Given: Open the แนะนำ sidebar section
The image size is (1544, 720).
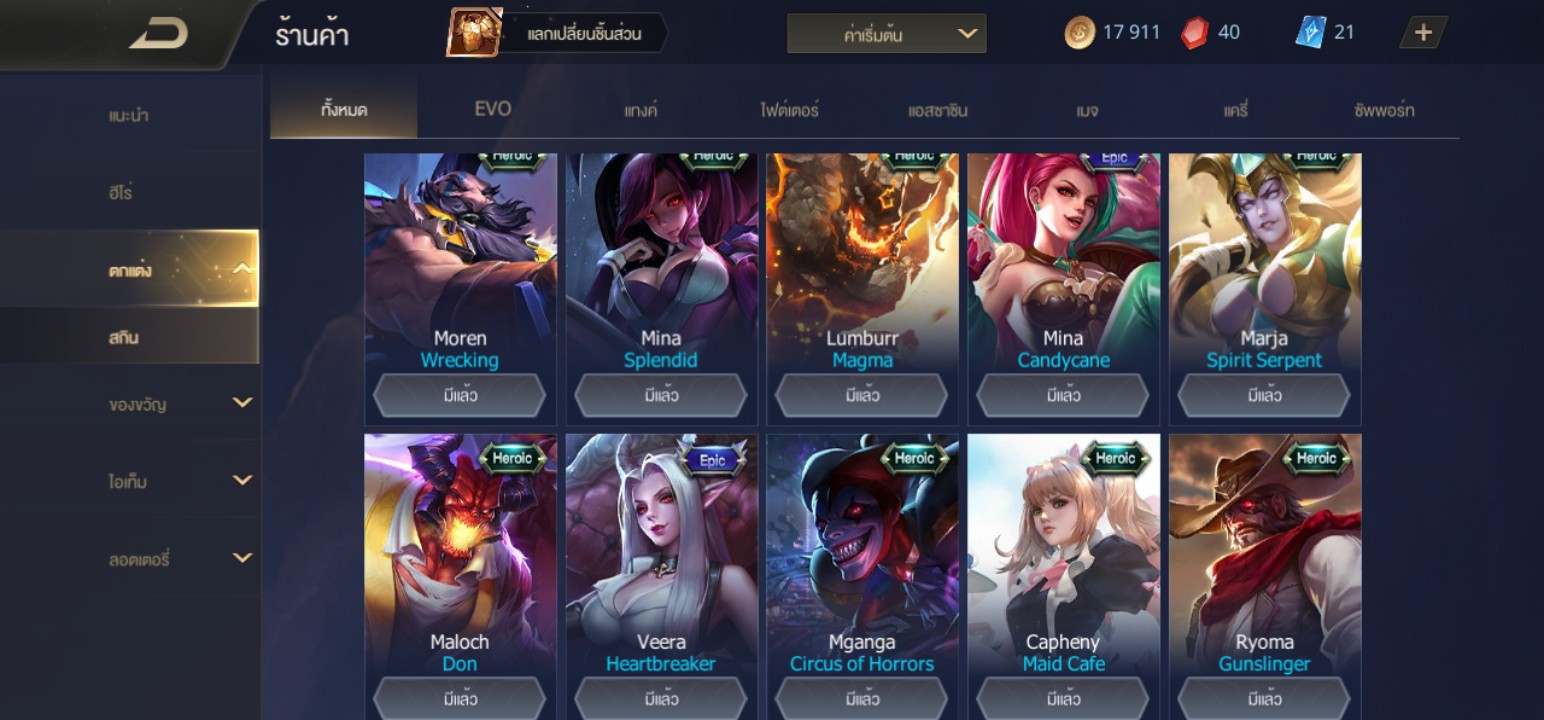Looking at the screenshot, I should pyautogui.click(x=130, y=115).
